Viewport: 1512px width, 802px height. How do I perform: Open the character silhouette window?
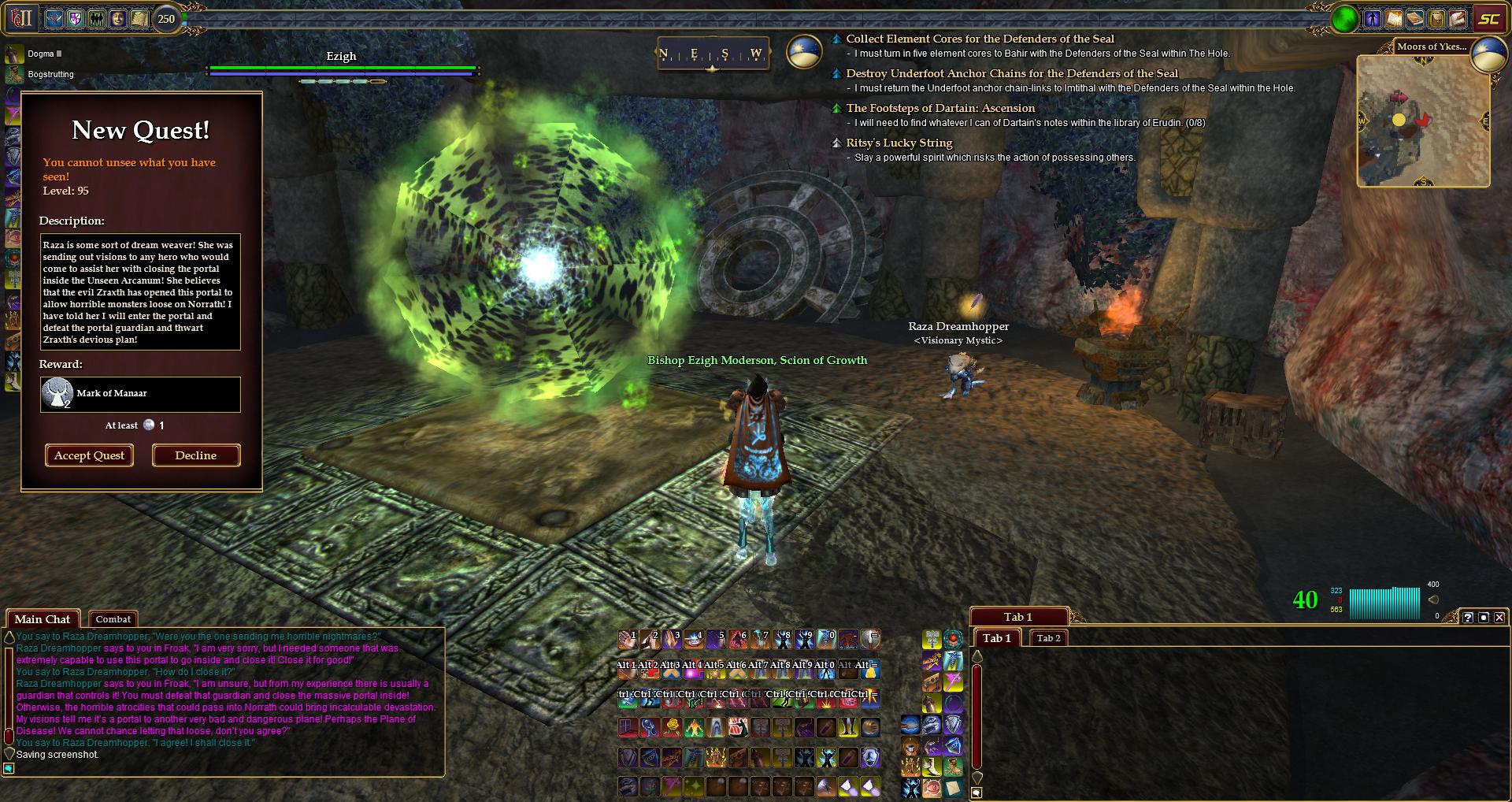click(x=1373, y=18)
